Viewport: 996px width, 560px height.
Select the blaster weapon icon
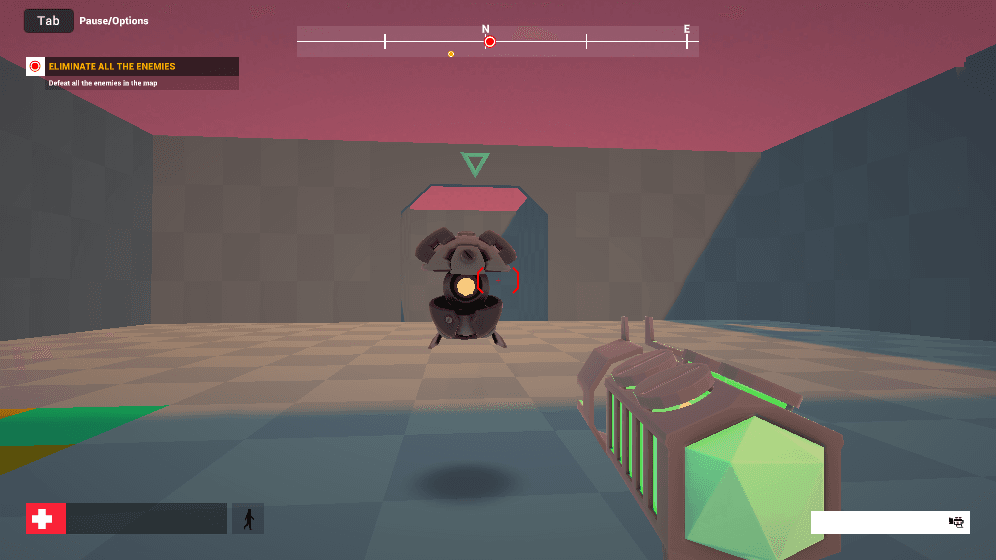pos(956,522)
